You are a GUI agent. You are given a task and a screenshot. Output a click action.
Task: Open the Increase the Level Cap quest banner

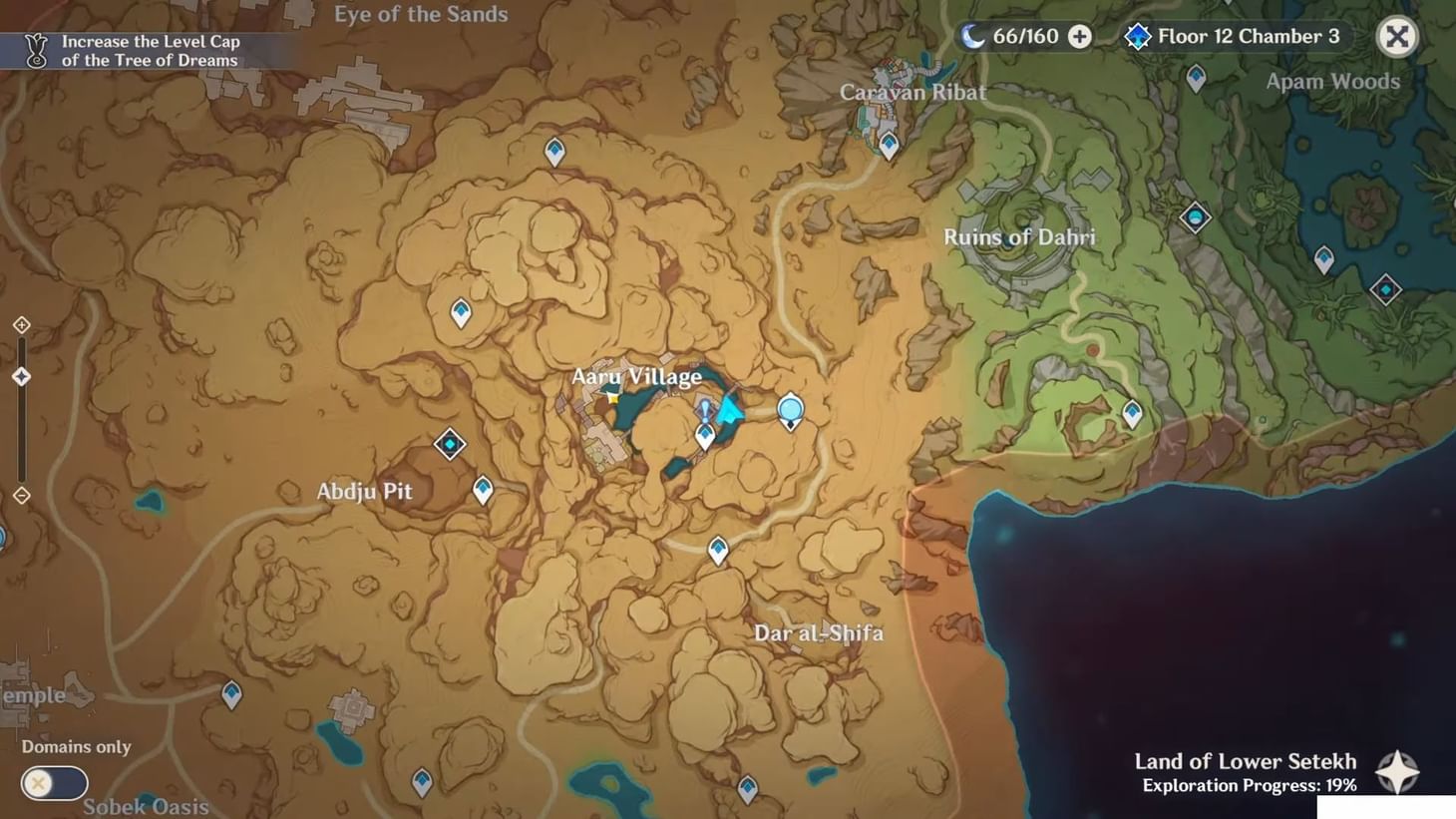click(x=148, y=50)
